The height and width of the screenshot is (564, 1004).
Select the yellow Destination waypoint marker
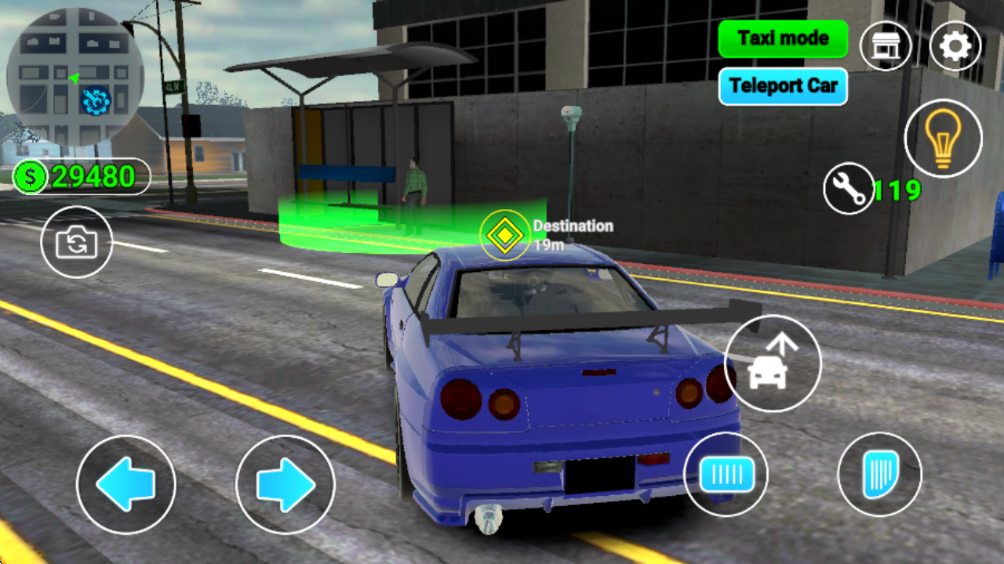(x=504, y=236)
